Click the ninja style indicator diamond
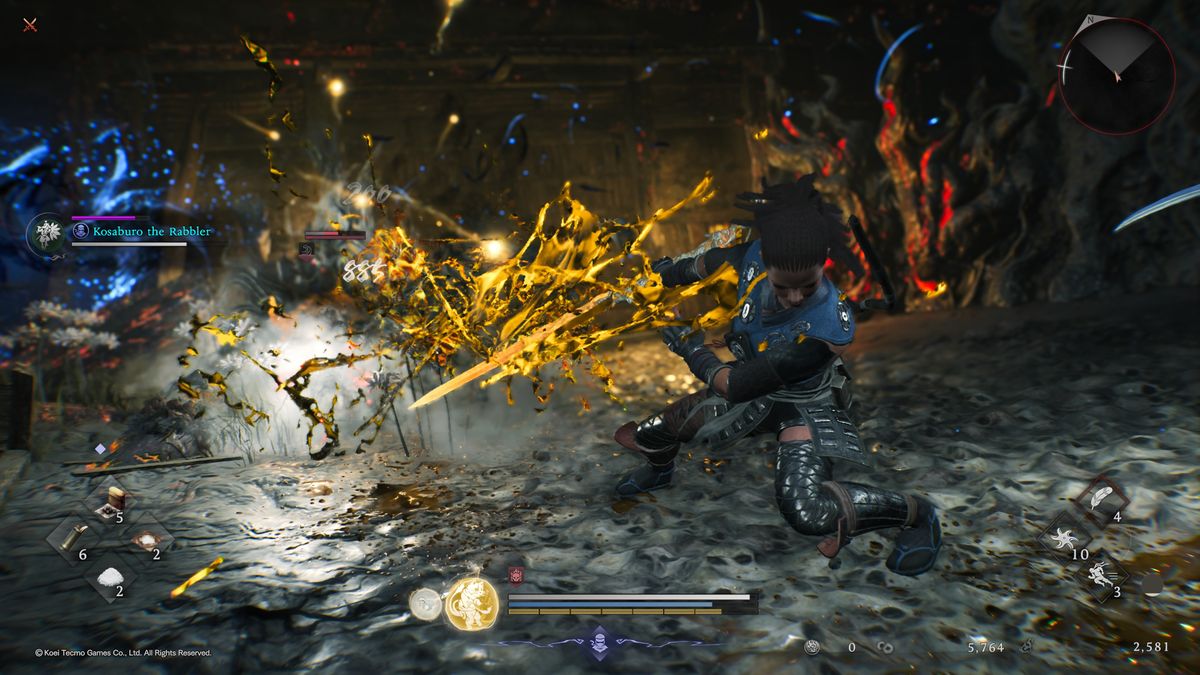The height and width of the screenshot is (675, 1200). (597, 643)
